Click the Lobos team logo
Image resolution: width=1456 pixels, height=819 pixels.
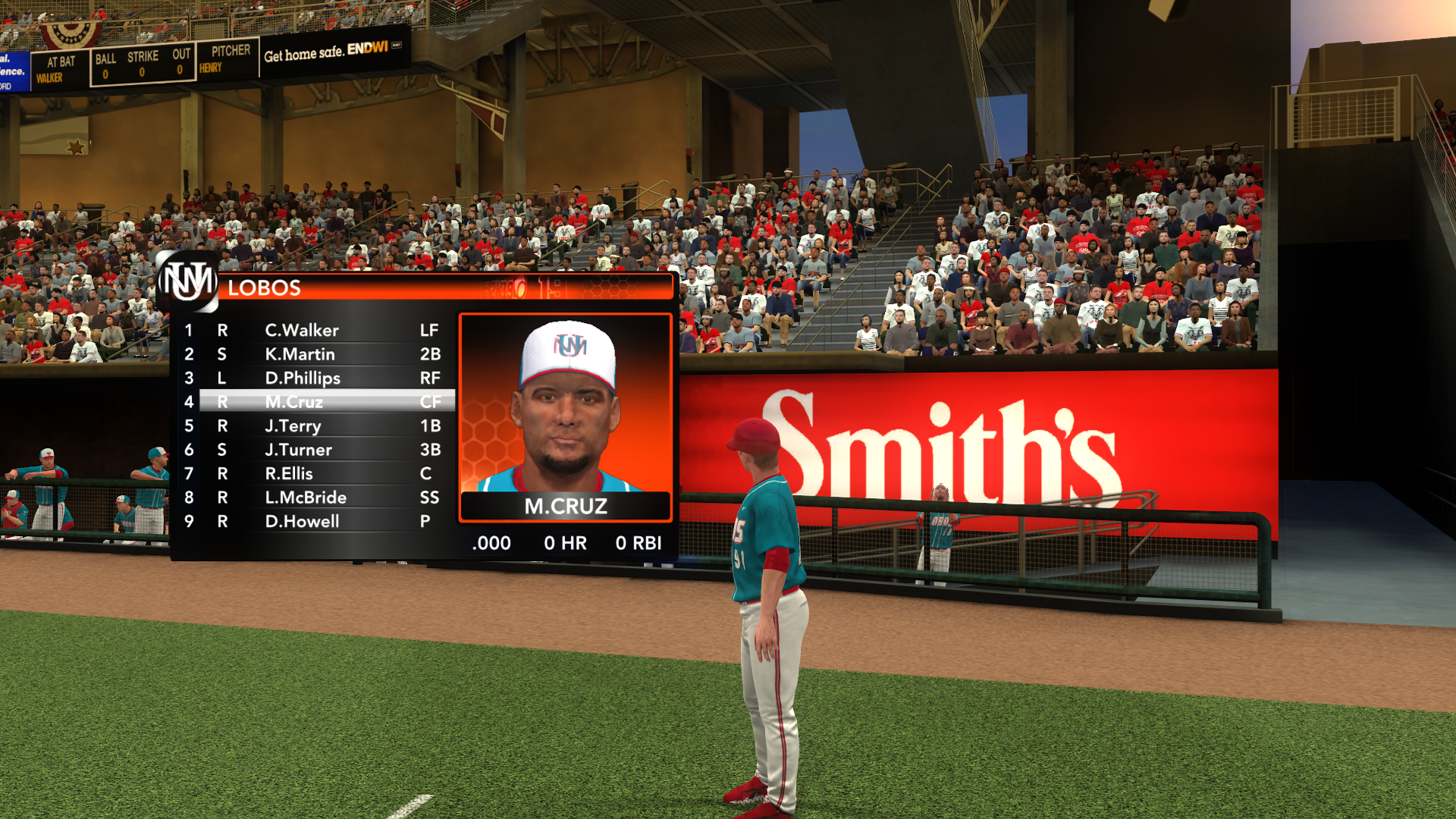(x=187, y=282)
